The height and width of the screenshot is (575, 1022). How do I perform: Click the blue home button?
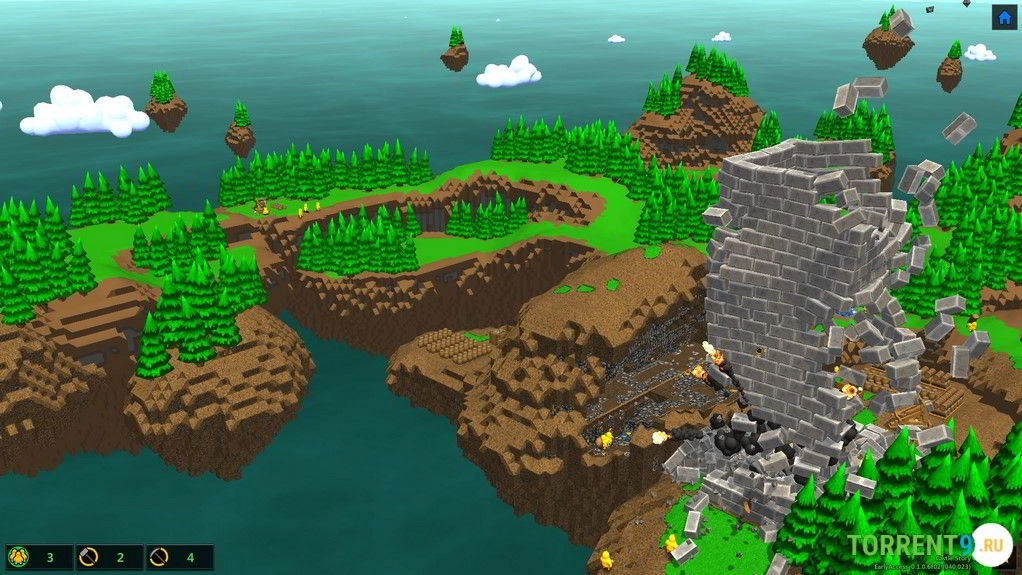coord(1004,17)
